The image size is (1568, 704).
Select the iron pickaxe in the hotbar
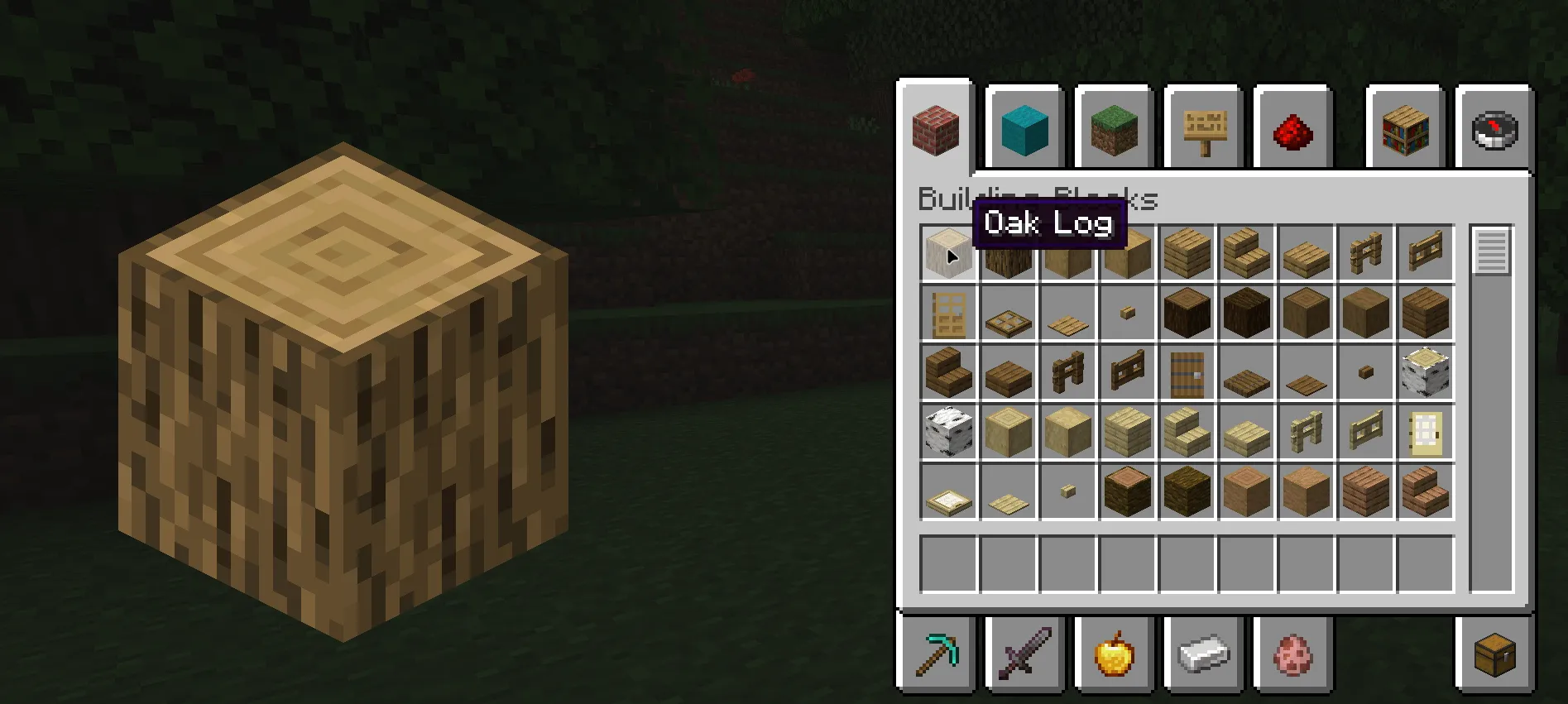pyautogui.click(x=936, y=653)
